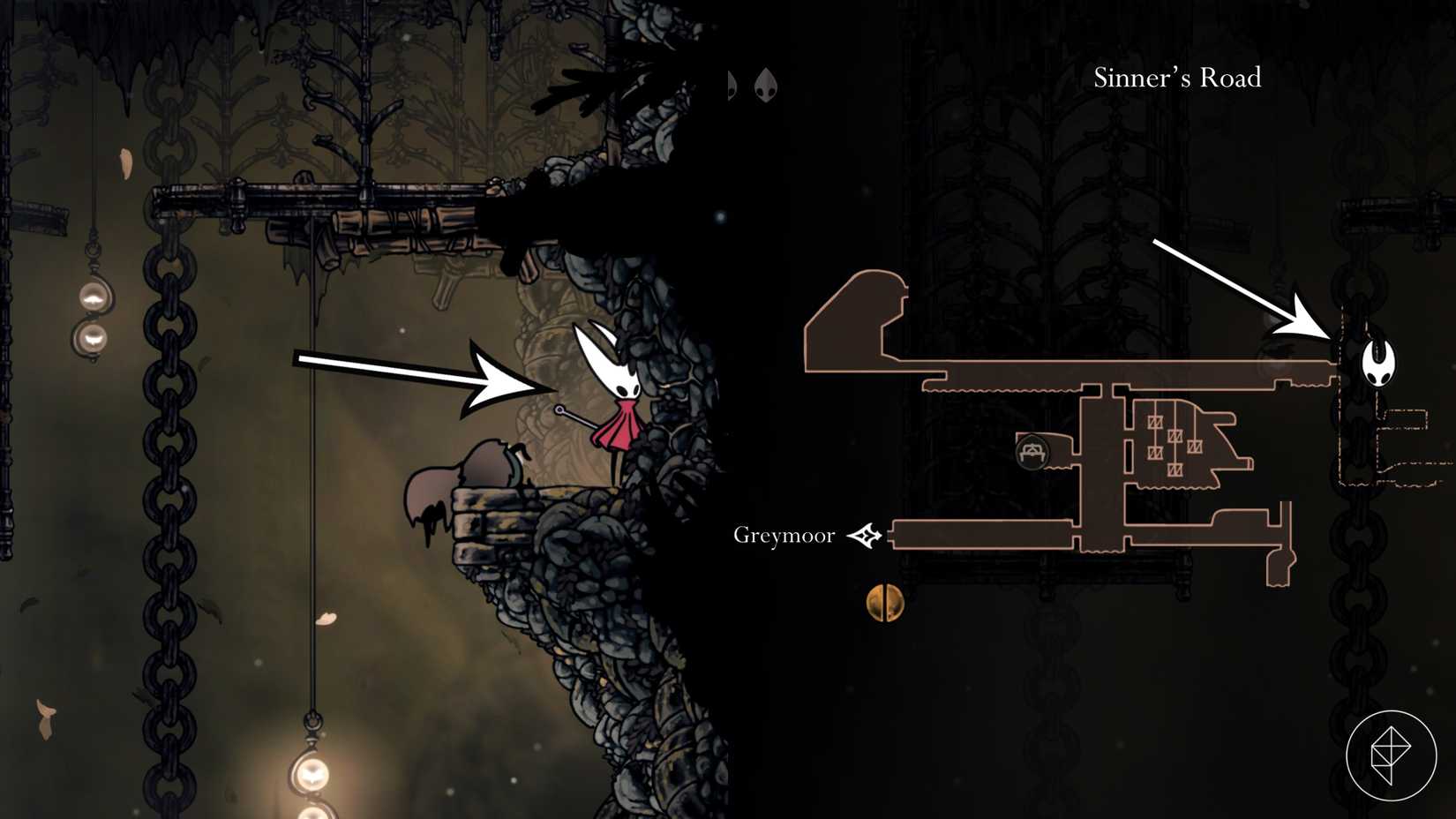1456x819 pixels.
Task: Click the bench icon on the map
Action: [x=1032, y=452]
